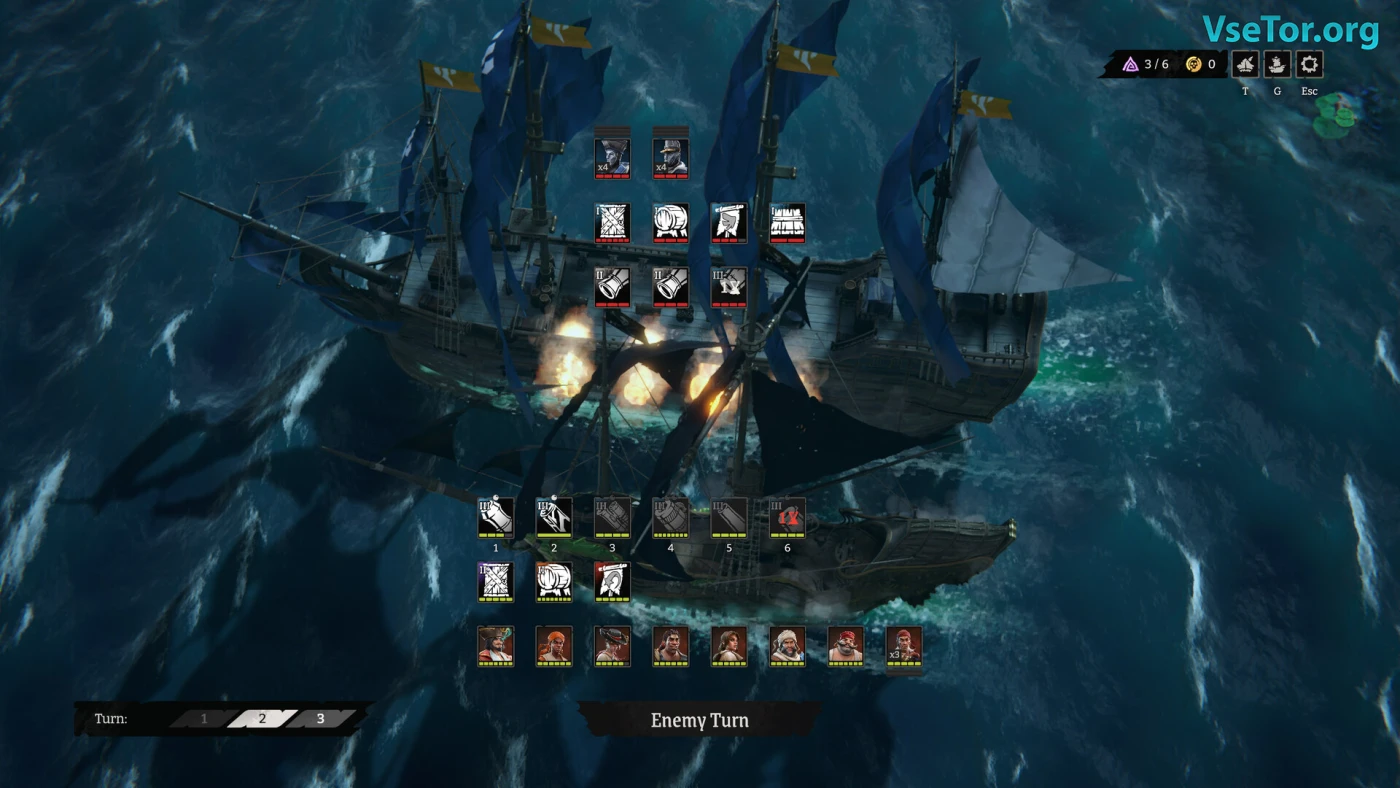1400x788 pixels.
Task: Select the player weapon slot numbered 2
Action: click(x=554, y=517)
